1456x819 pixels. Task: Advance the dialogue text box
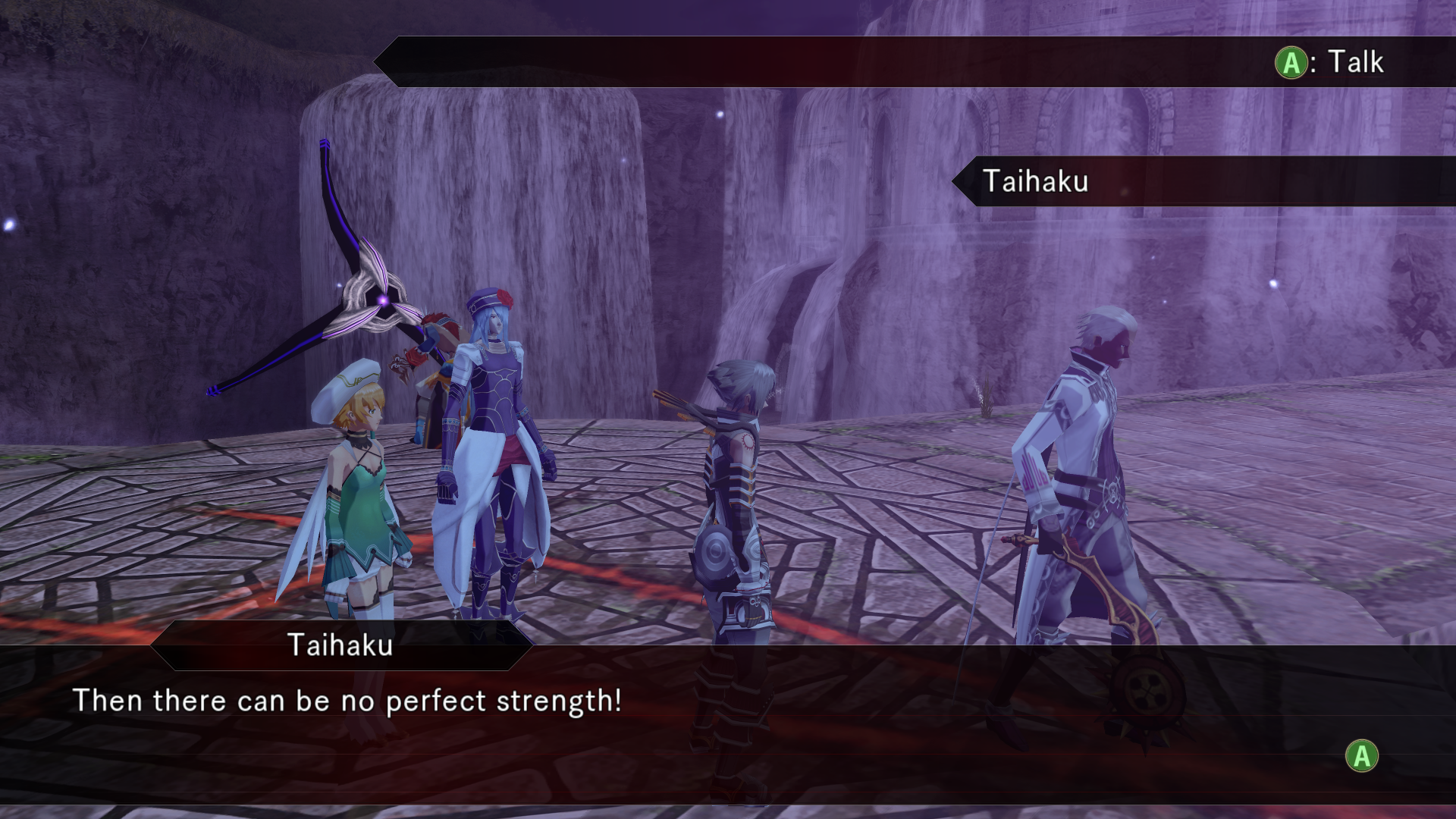point(1361,756)
